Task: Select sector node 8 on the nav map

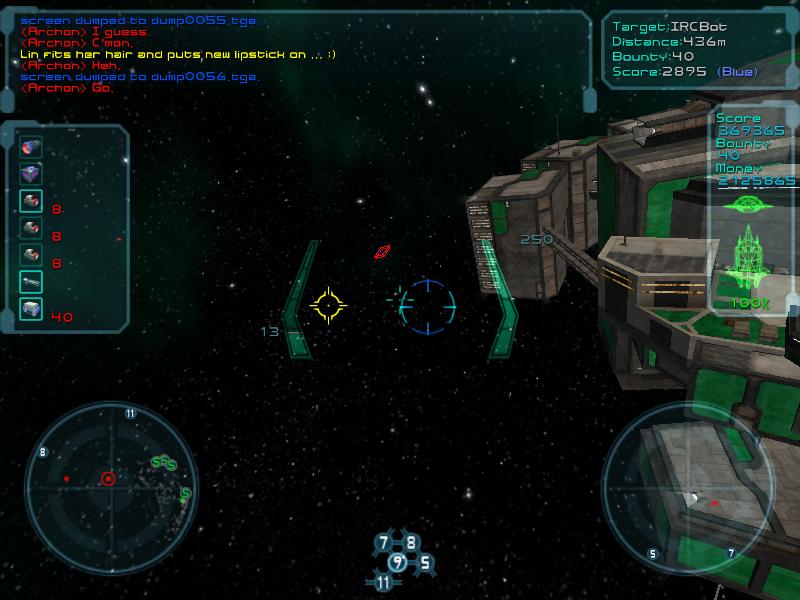Action: [410, 543]
